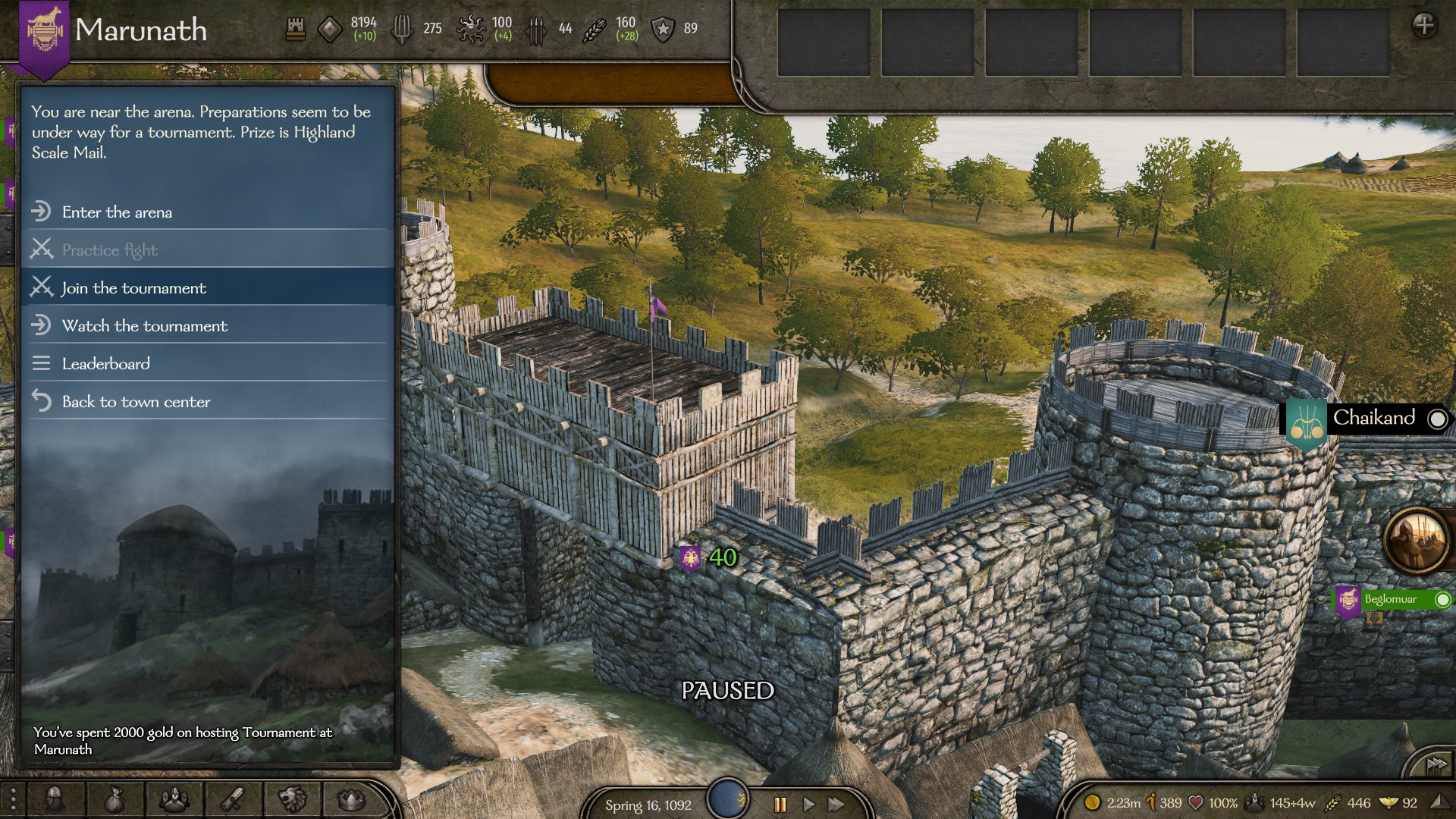1456x819 pixels.
Task: Open the quests scroll icon
Action: (x=233, y=799)
